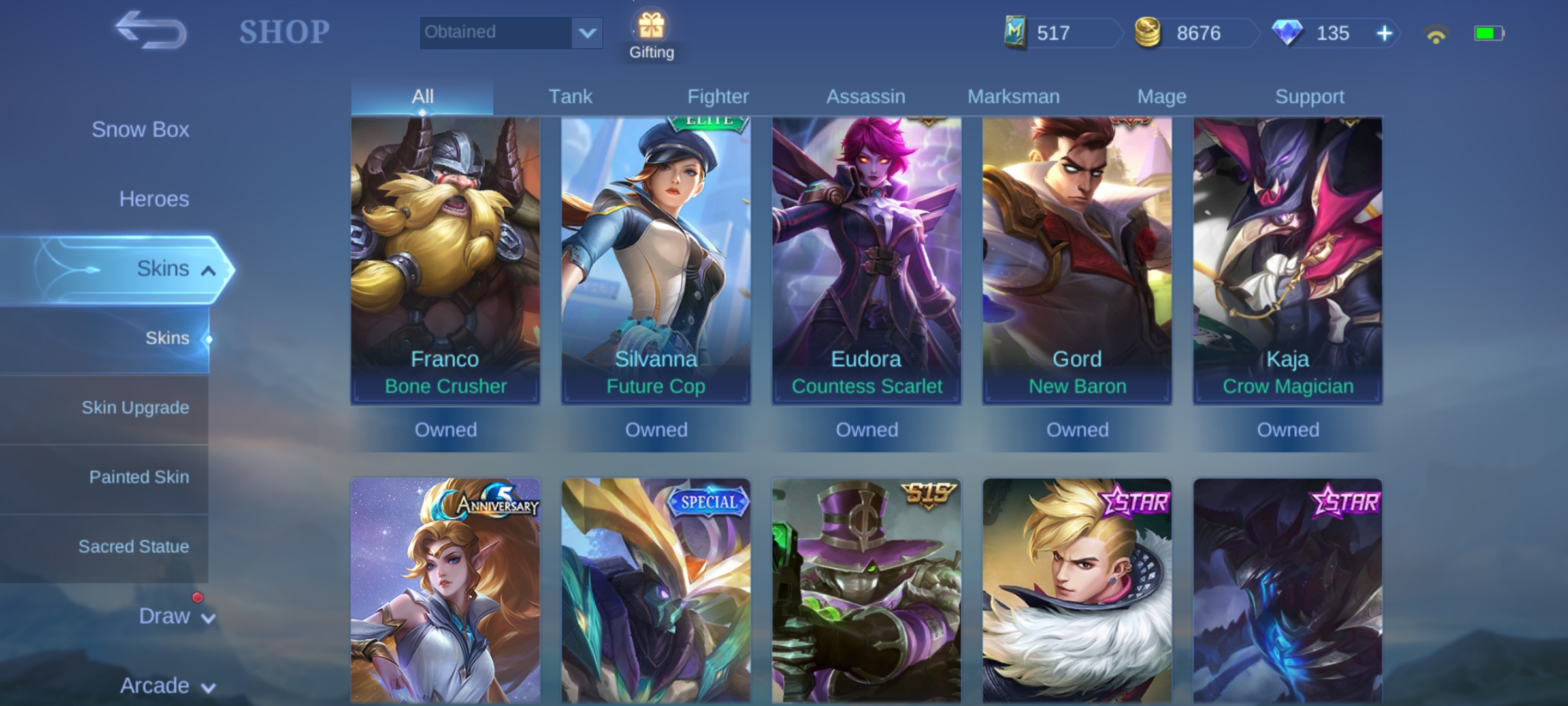Image resolution: width=1568 pixels, height=706 pixels.
Task: Switch to the Marksman tab
Action: coord(1013,97)
